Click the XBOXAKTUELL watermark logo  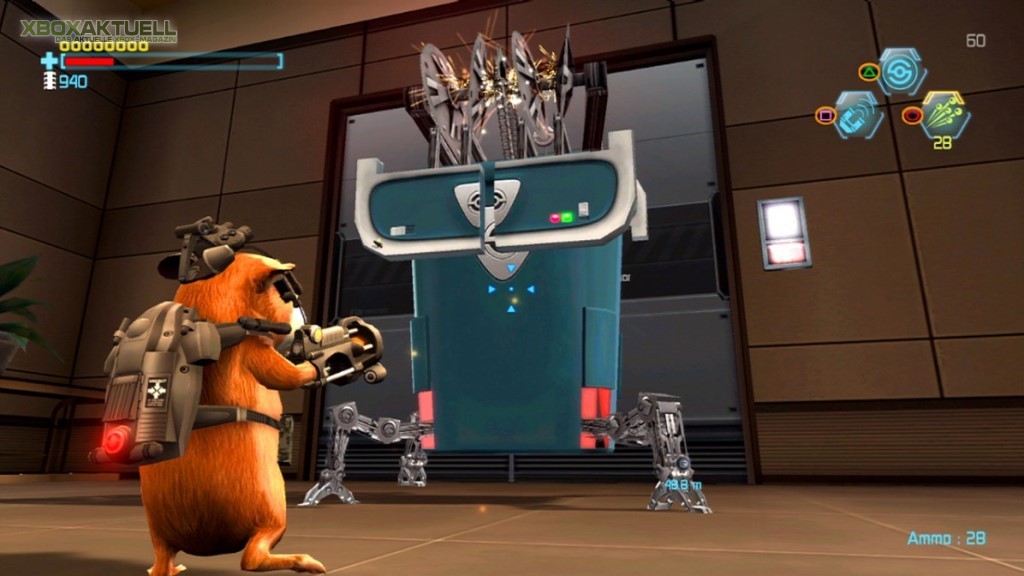[98, 30]
